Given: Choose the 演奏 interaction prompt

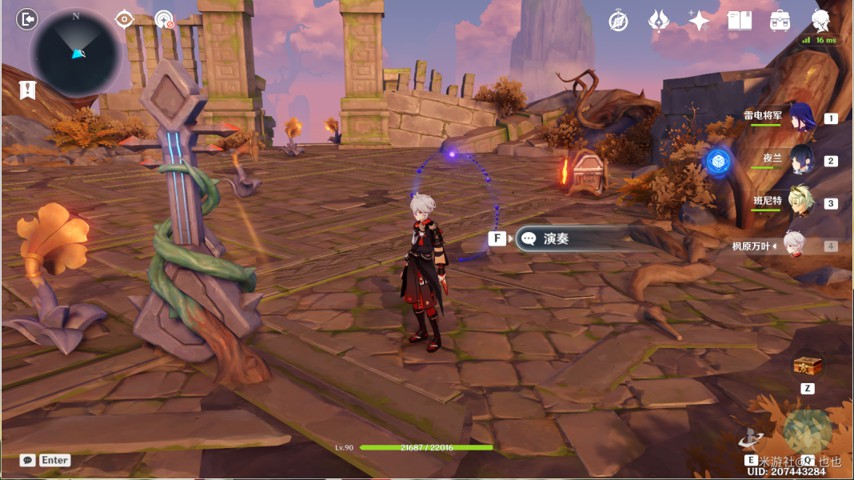Looking at the screenshot, I should pyautogui.click(x=570, y=238).
